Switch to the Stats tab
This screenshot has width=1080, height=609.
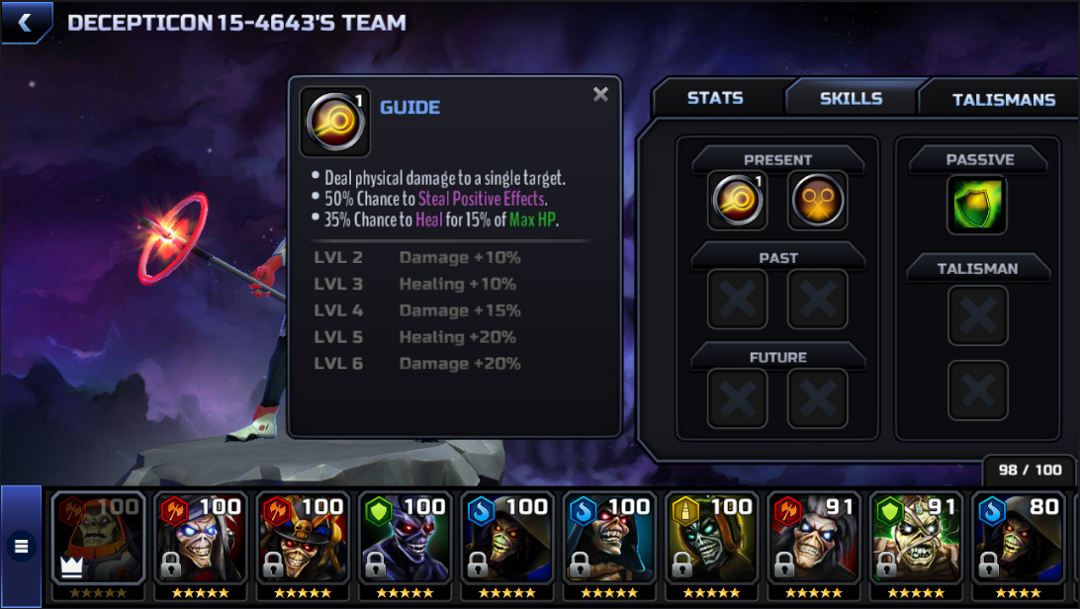[715, 98]
